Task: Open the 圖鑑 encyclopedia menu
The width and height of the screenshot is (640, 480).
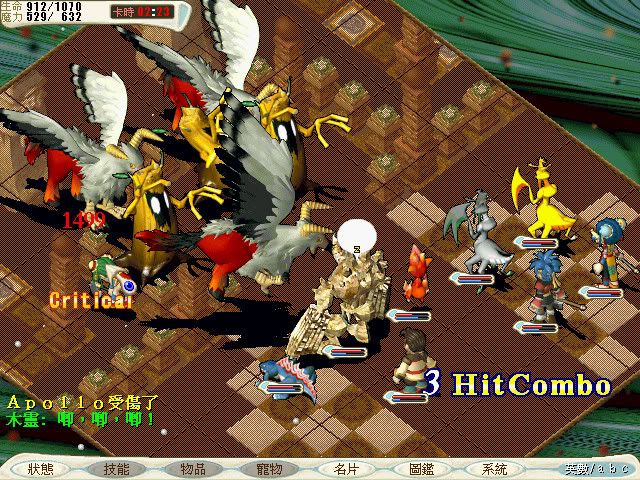Action: 422,469
